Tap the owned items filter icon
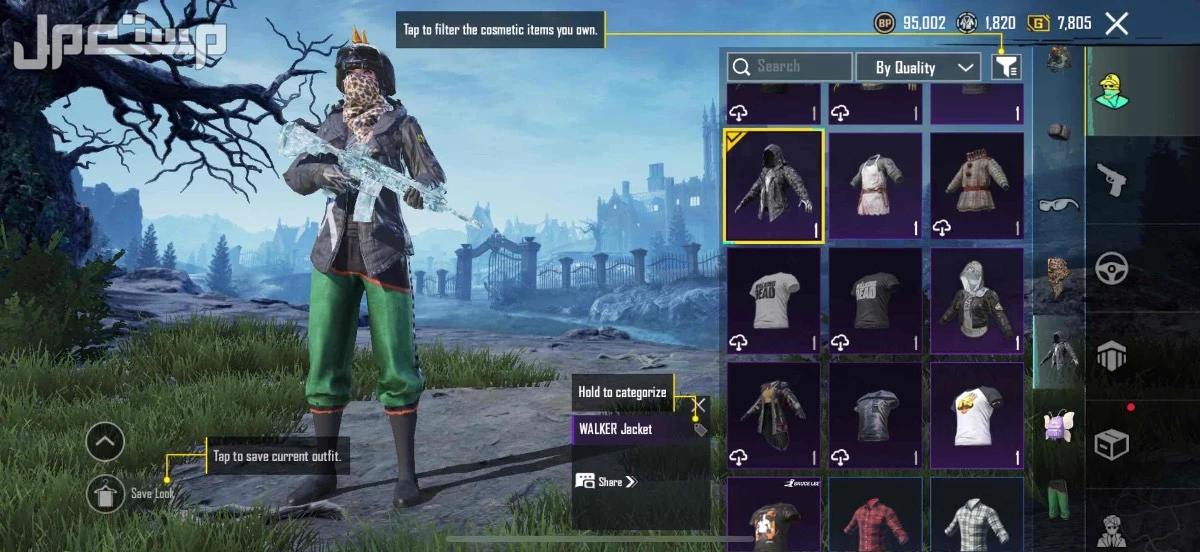The height and width of the screenshot is (552, 1200). 1006,67
